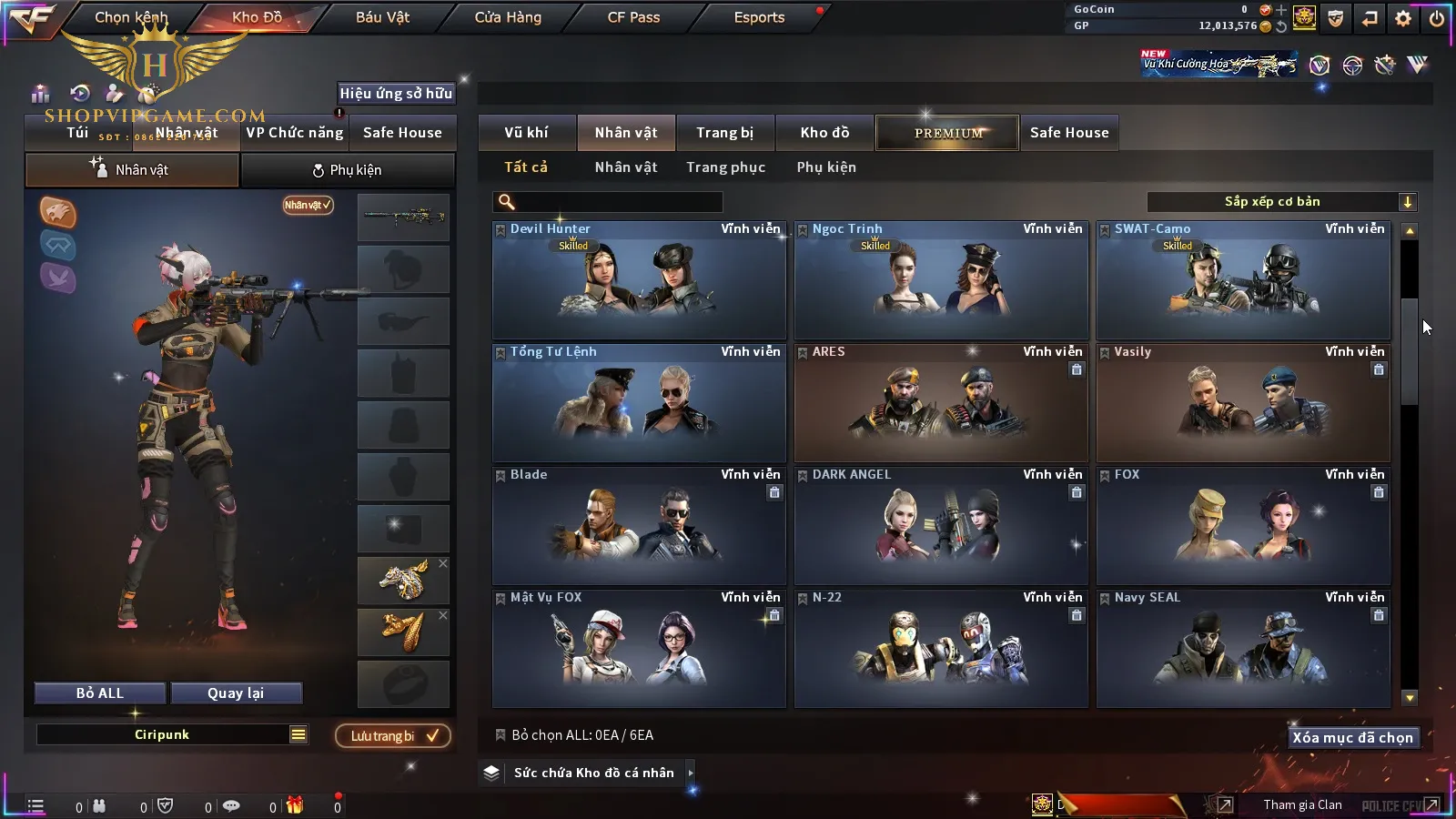Switch to the Vũ khí tab

[526, 133]
